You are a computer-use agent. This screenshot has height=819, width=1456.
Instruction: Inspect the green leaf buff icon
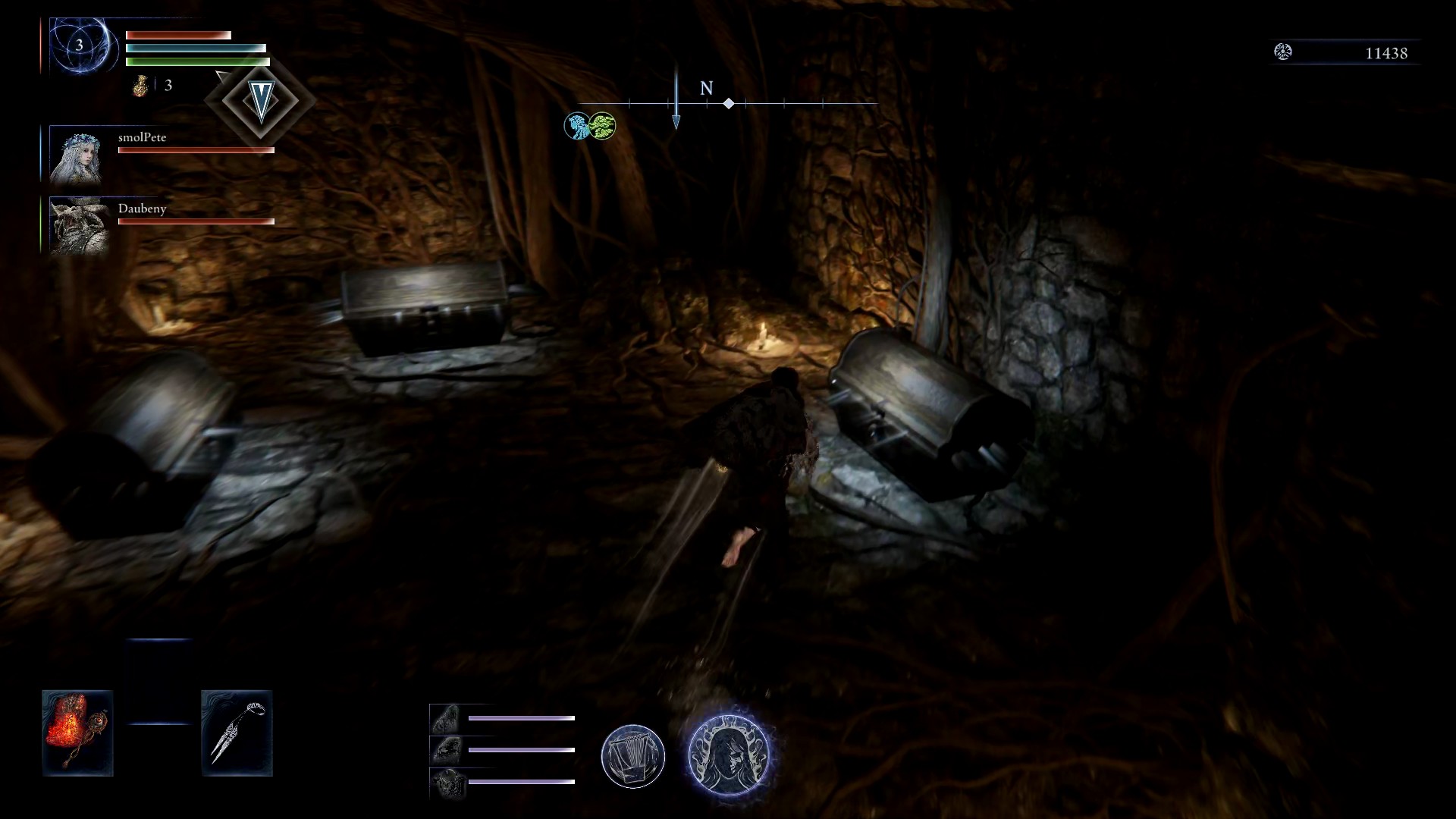(x=602, y=126)
